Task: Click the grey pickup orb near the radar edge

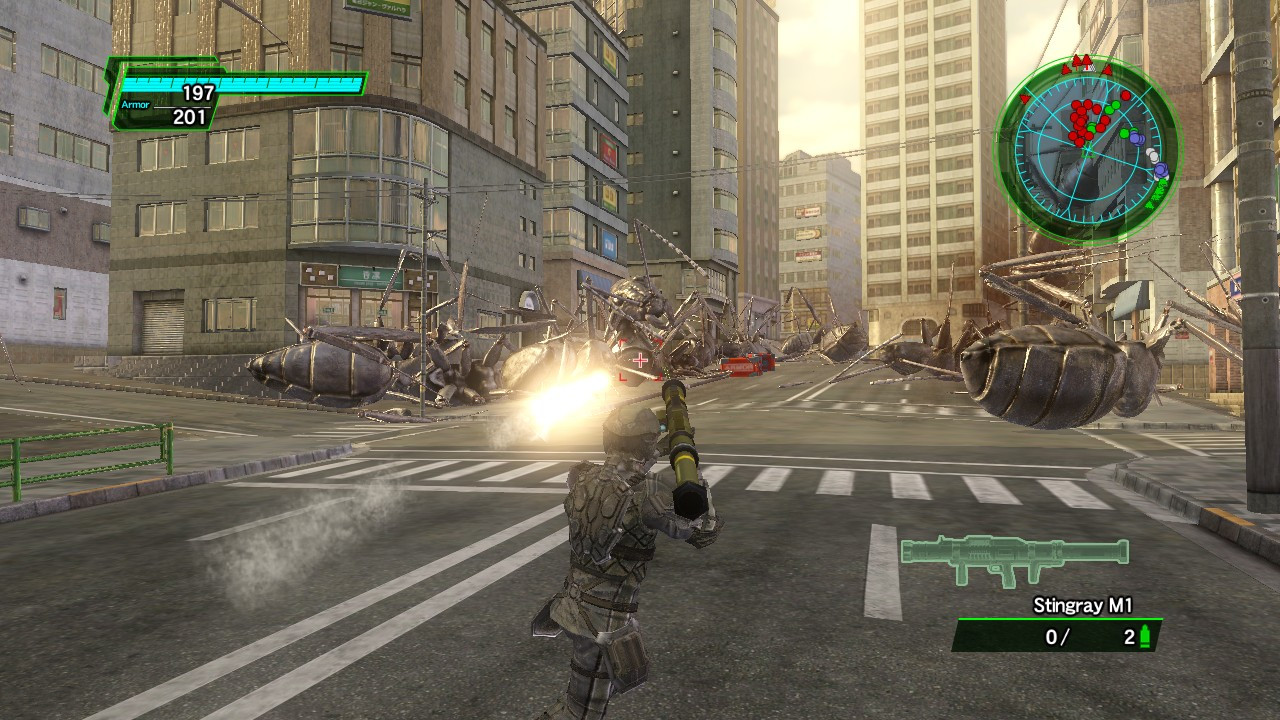Action: click(x=1153, y=155)
